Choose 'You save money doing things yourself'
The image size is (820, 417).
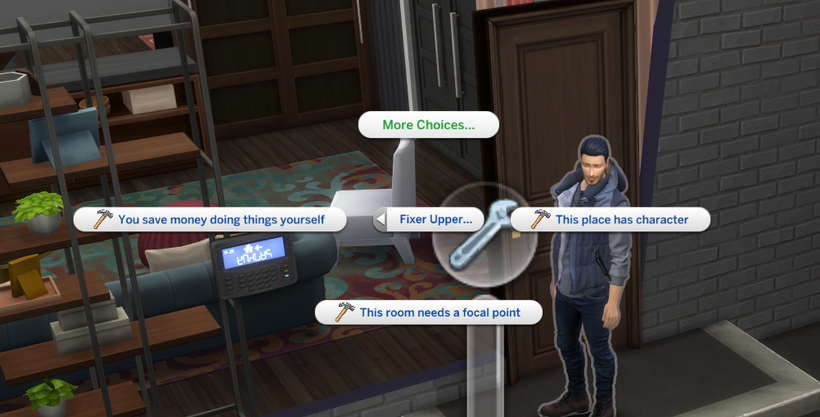210,219
